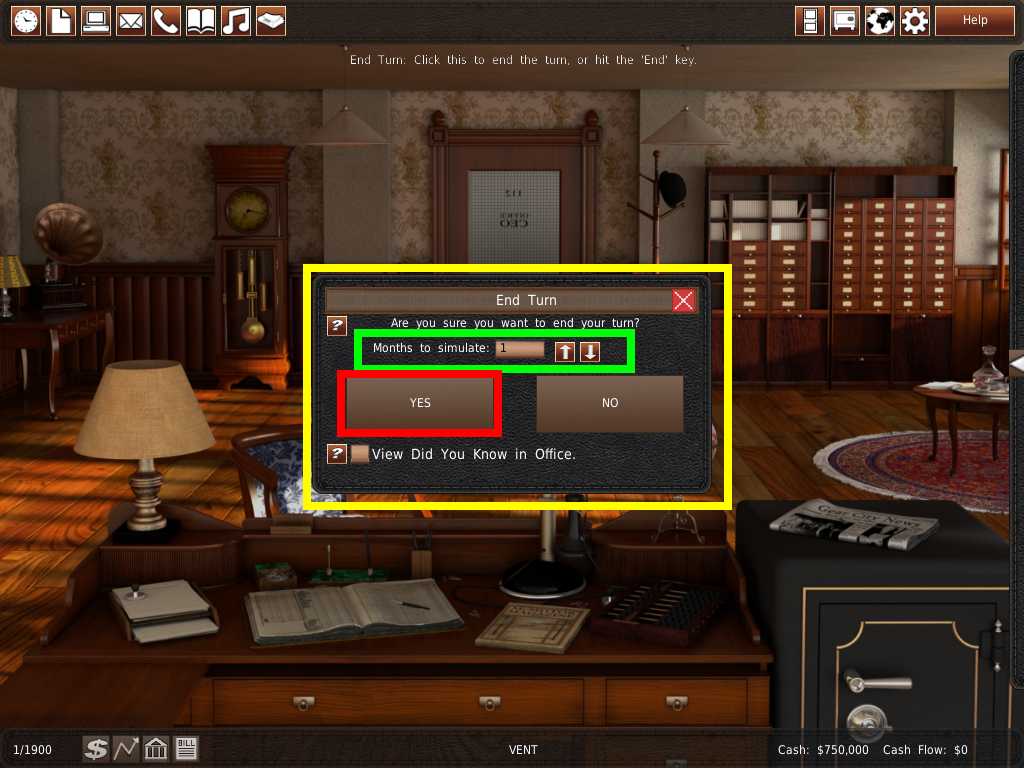Increase months to simulate with up arrow

click(x=566, y=351)
